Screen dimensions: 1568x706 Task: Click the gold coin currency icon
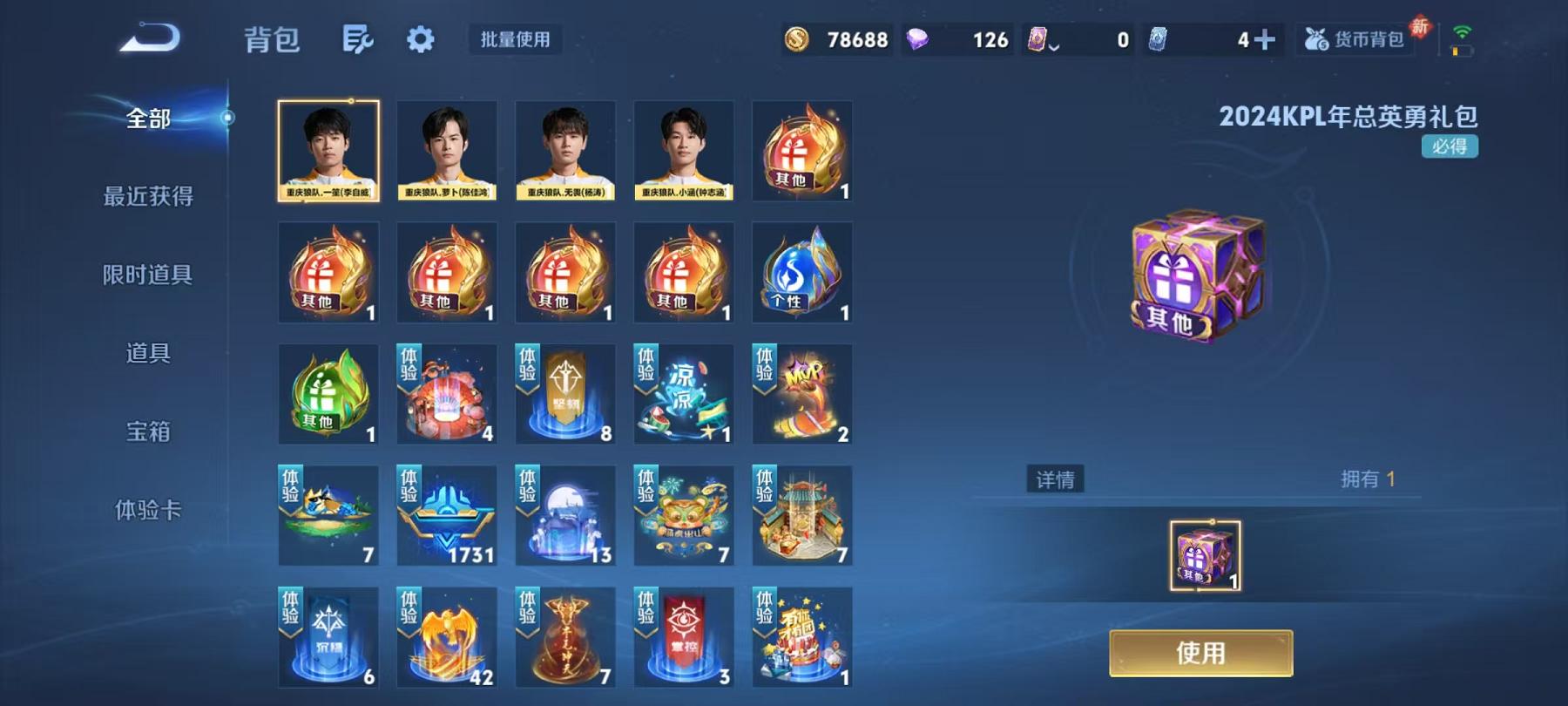(798, 39)
